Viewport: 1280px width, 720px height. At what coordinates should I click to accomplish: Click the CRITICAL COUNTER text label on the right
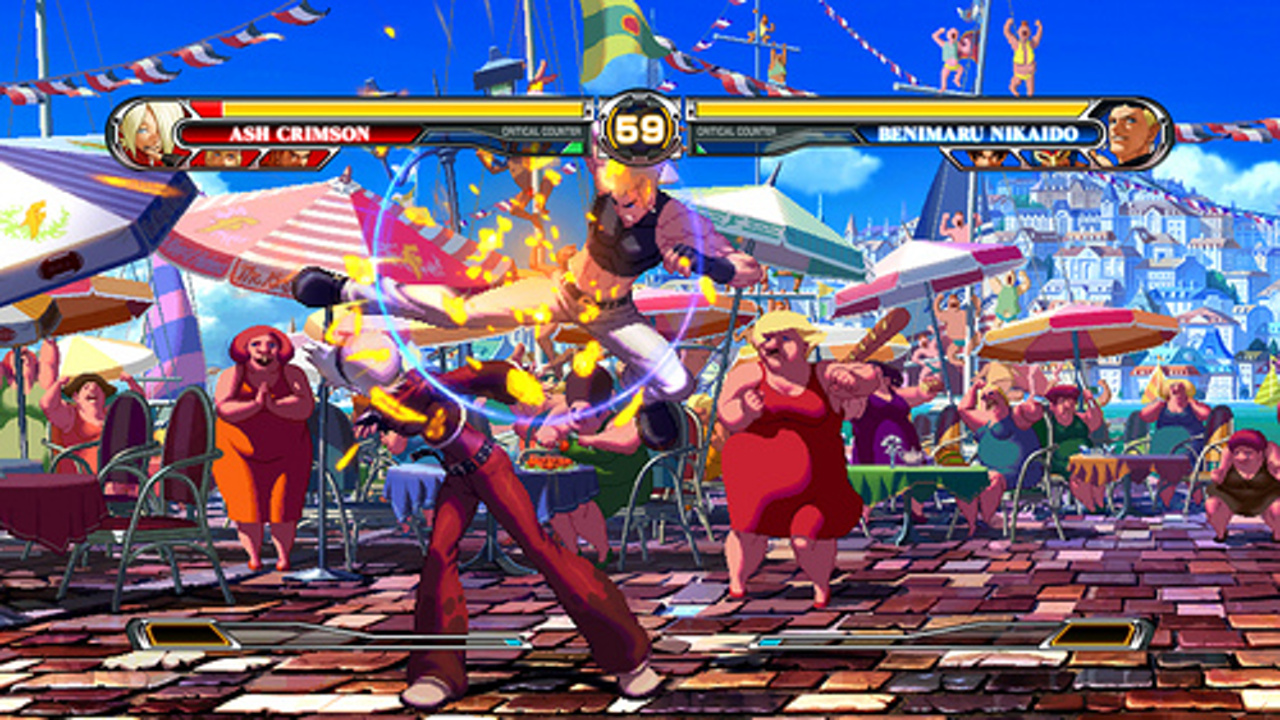pos(735,129)
